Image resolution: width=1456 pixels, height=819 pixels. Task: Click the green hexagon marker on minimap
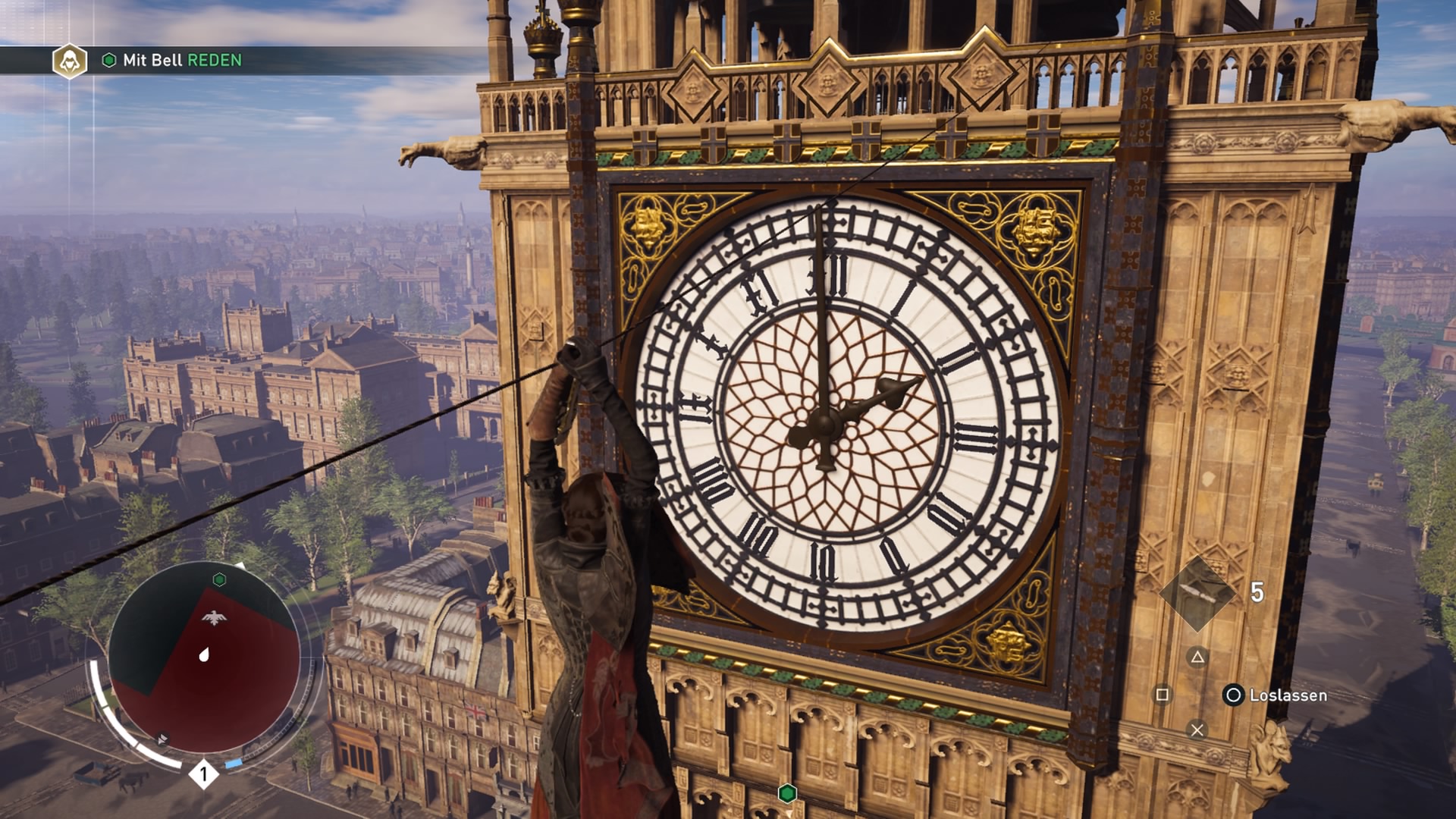point(219,580)
